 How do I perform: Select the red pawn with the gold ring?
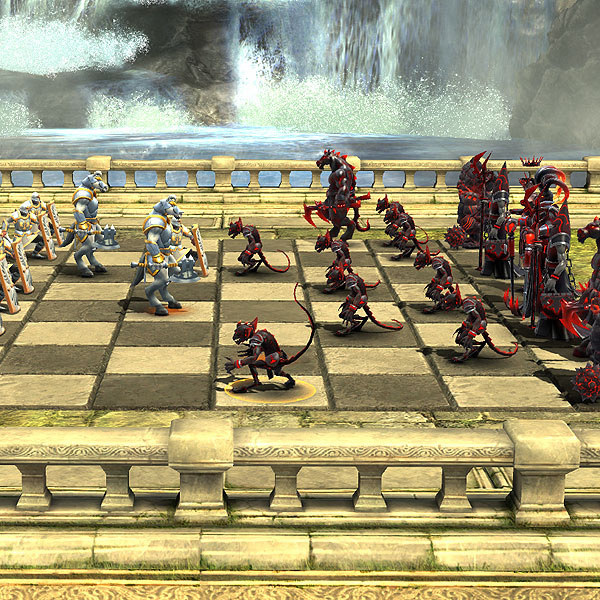[x=260, y=356]
